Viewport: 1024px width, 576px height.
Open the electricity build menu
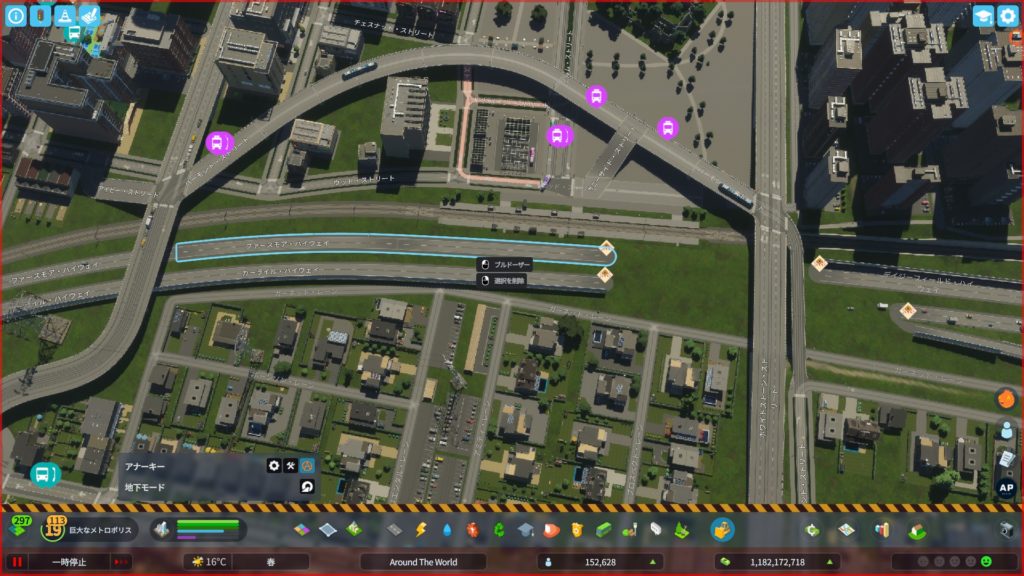pos(421,529)
